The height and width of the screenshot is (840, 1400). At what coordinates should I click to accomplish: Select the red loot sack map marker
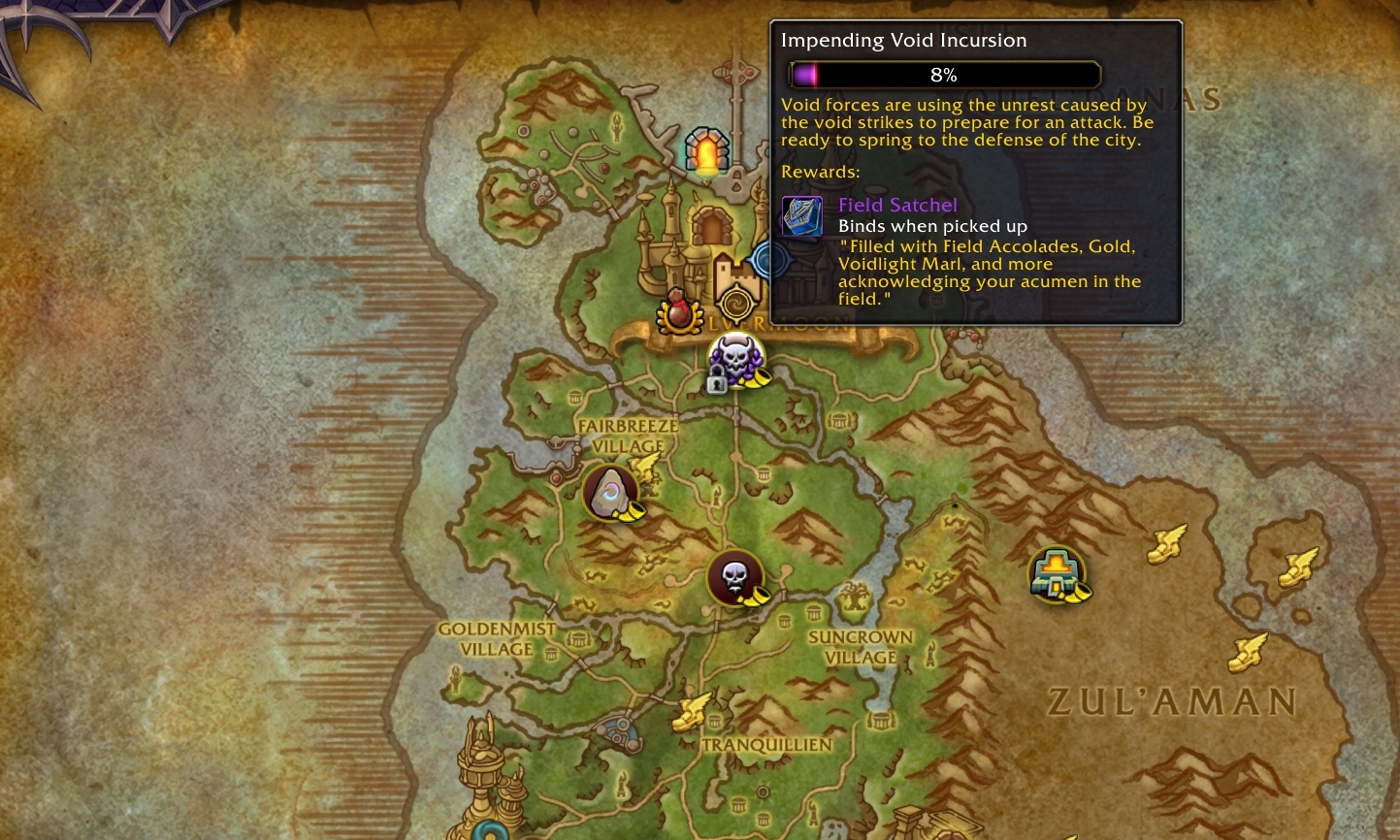(679, 311)
